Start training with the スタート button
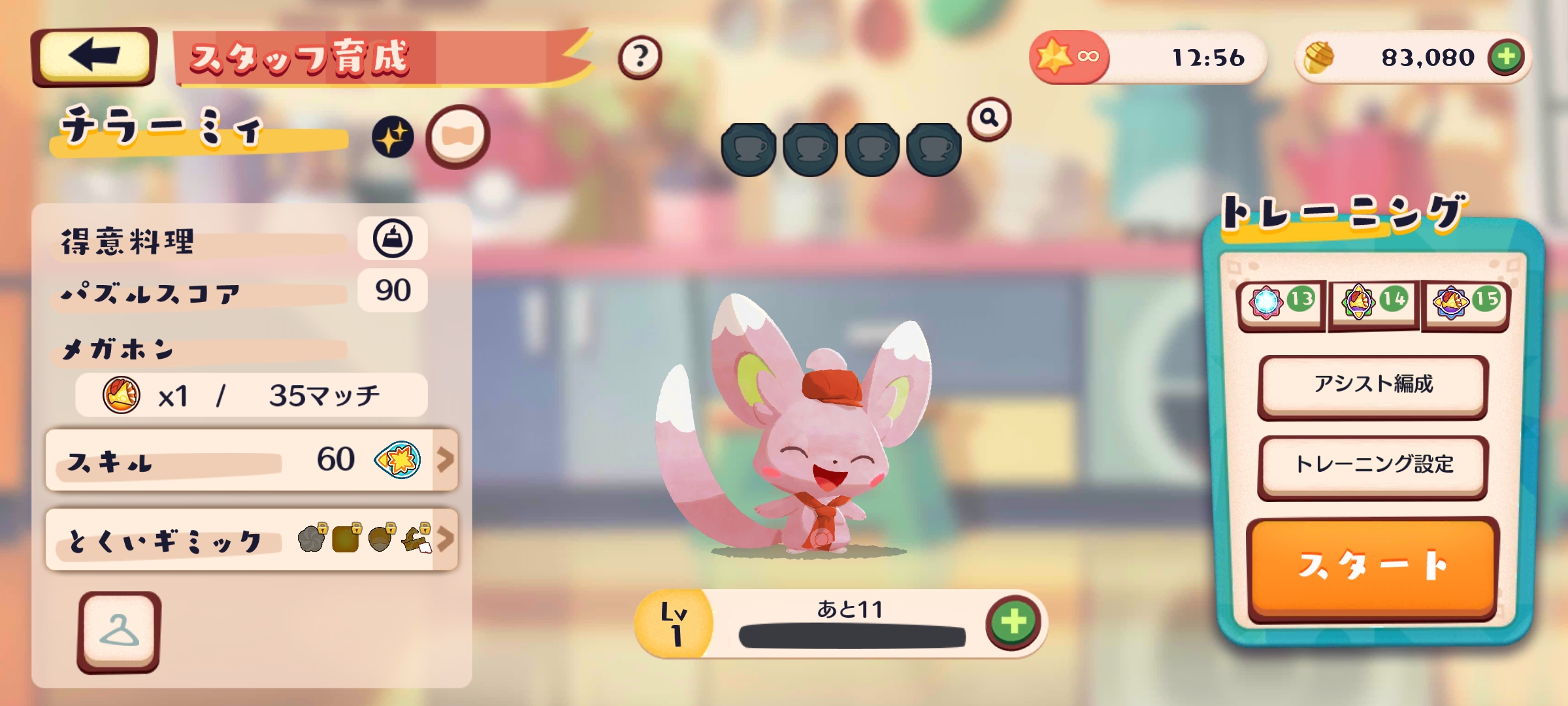The width and height of the screenshot is (1568, 706). (1373, 566)
